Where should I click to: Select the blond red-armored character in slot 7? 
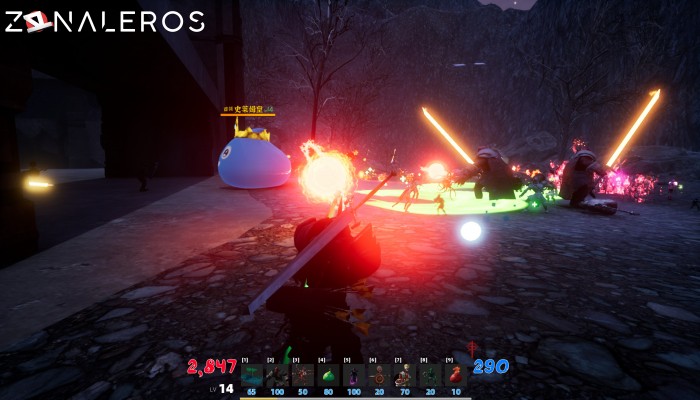[405, 375]
